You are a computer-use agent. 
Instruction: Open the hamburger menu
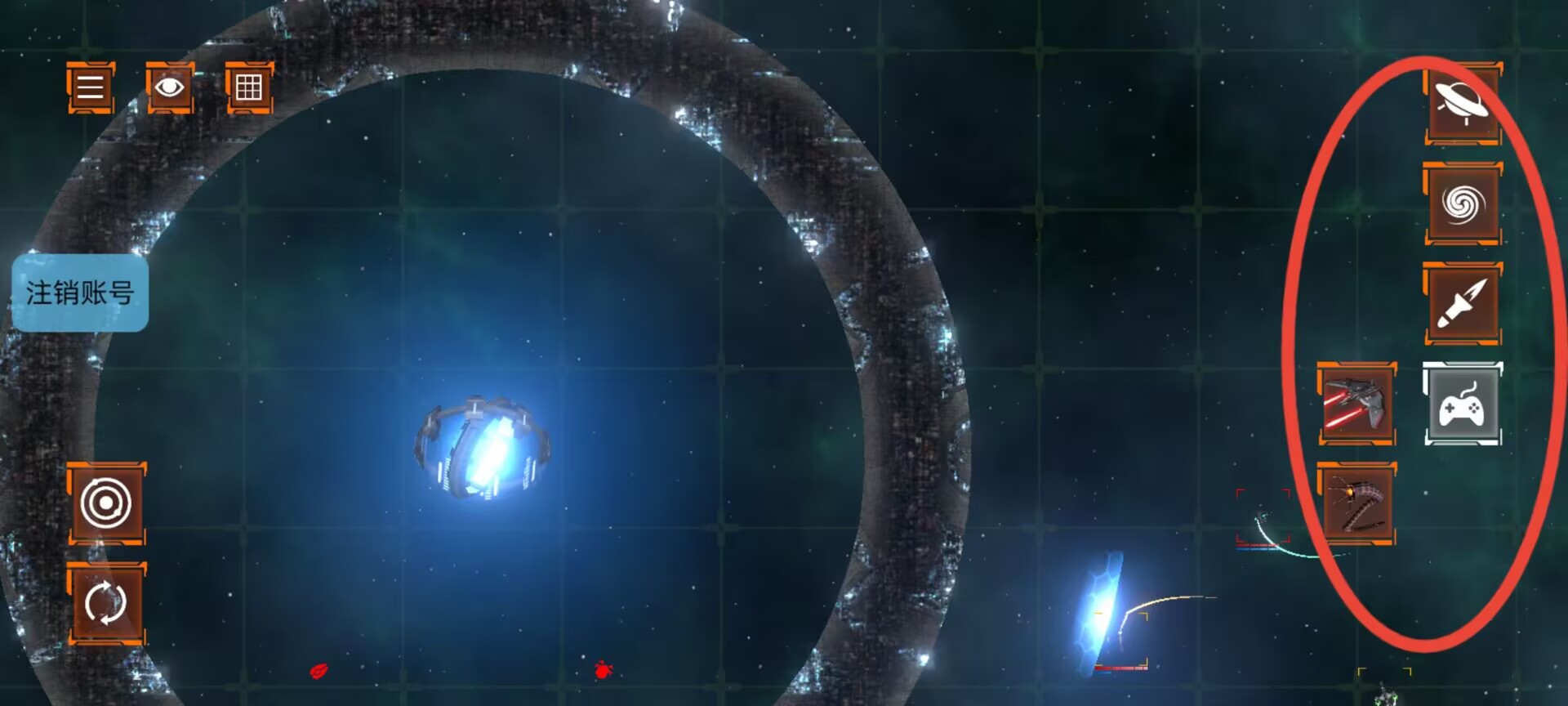tap(90, 87)
